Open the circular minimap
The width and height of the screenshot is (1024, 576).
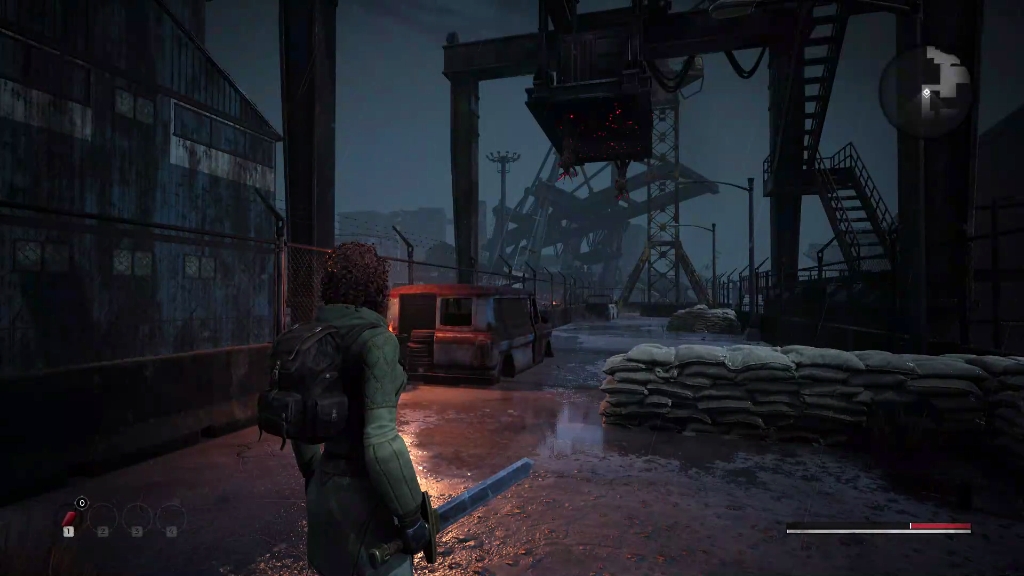[x=926, y=91]
